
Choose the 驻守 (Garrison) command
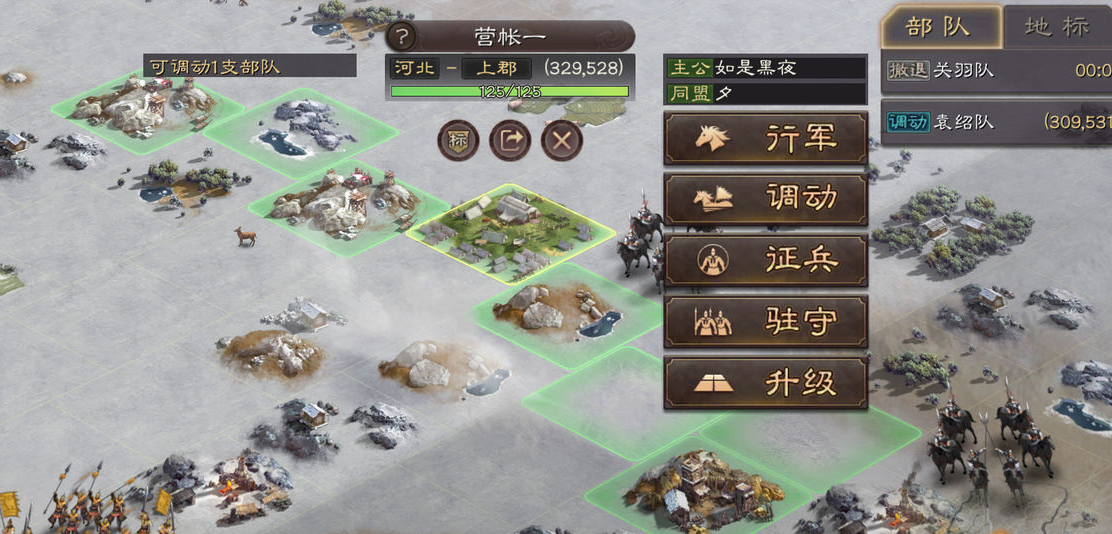(765, 321)
